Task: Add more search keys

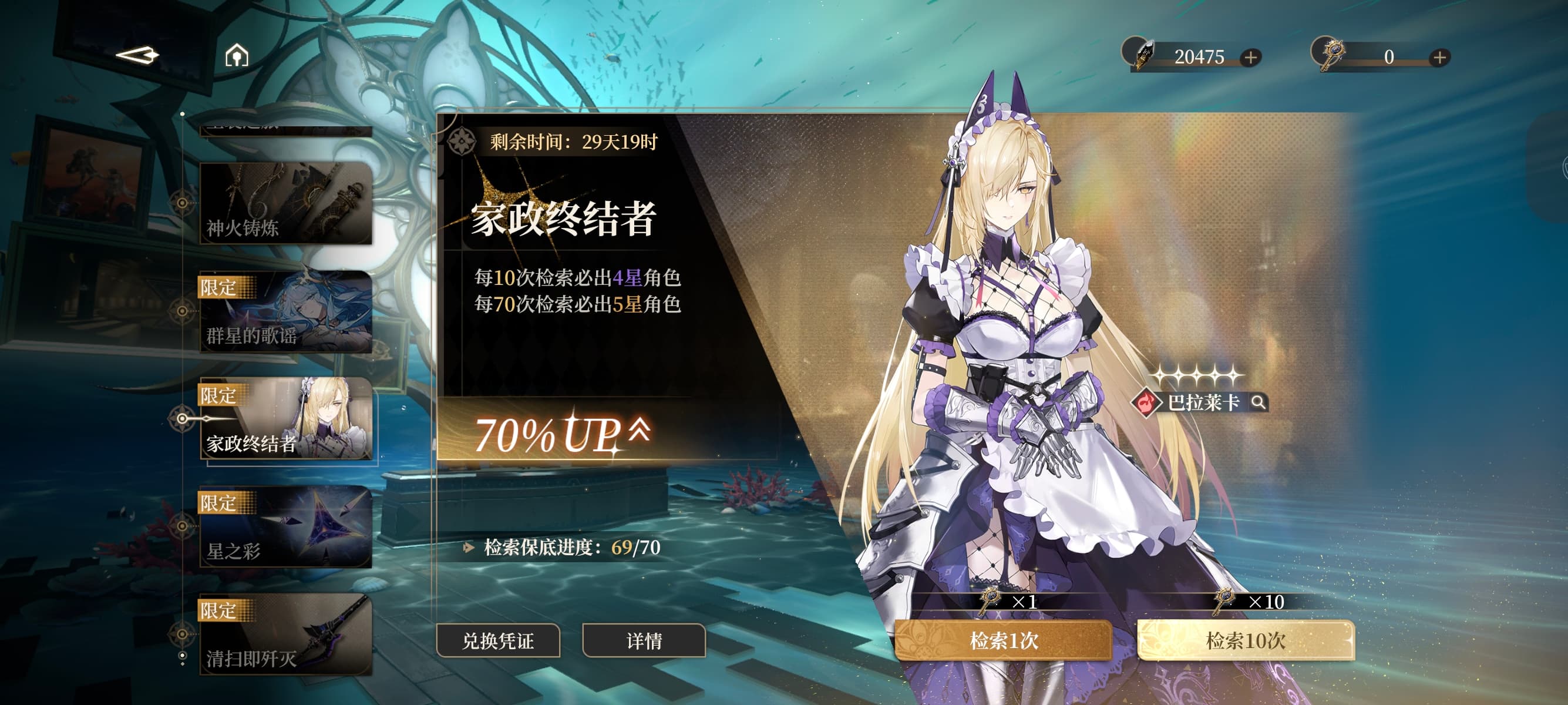Action: coord(1439,57)
